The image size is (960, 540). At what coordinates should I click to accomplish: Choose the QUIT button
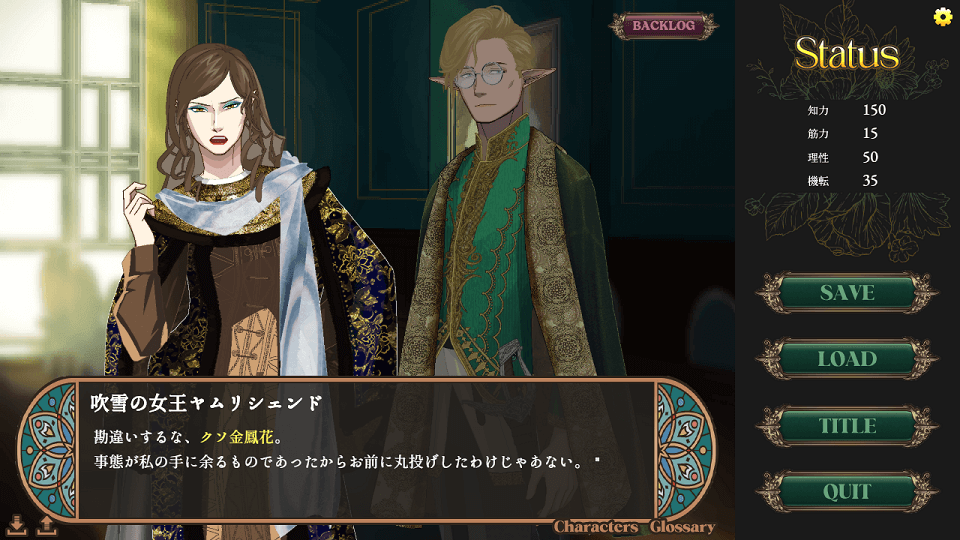pyautogui.click(x=847, y=492)
